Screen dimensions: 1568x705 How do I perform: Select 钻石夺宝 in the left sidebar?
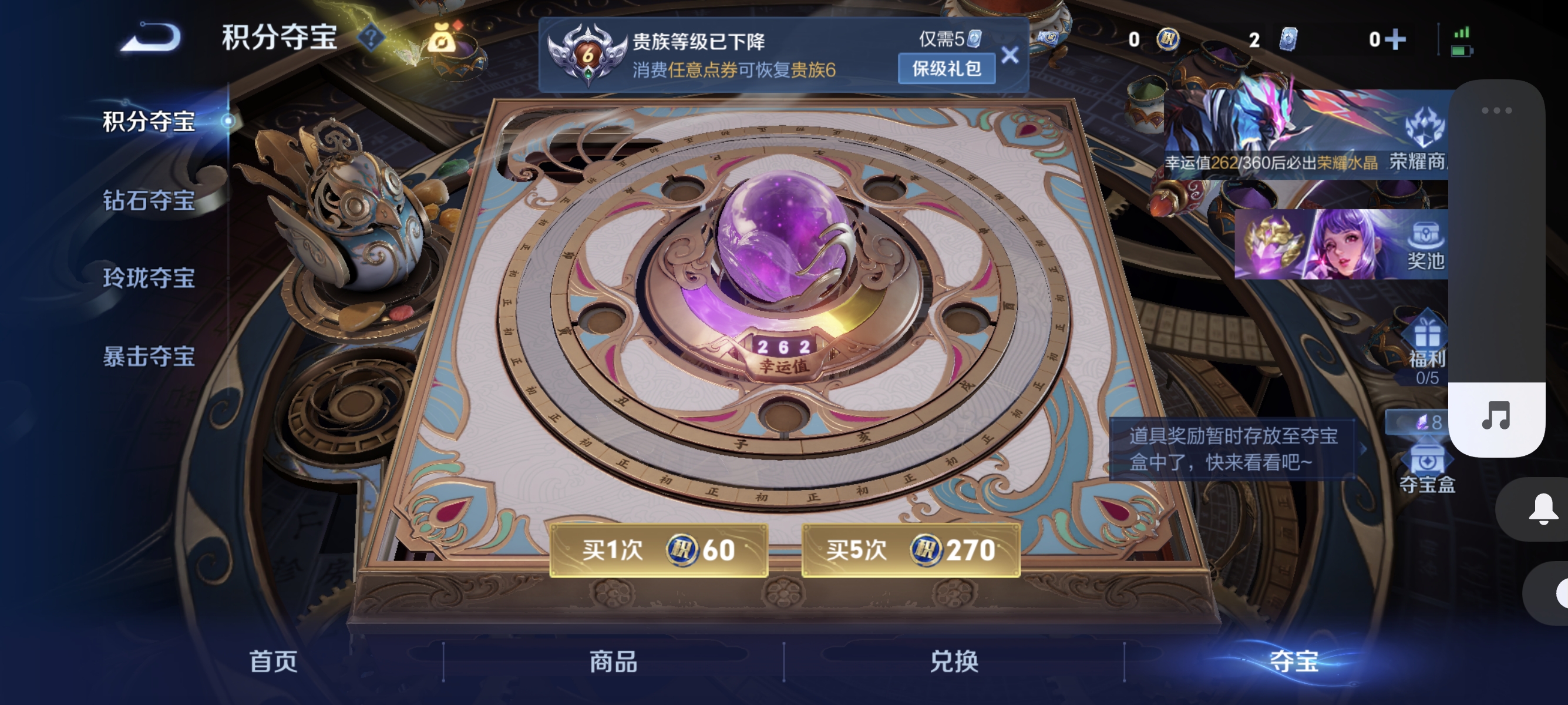point(148,203)
